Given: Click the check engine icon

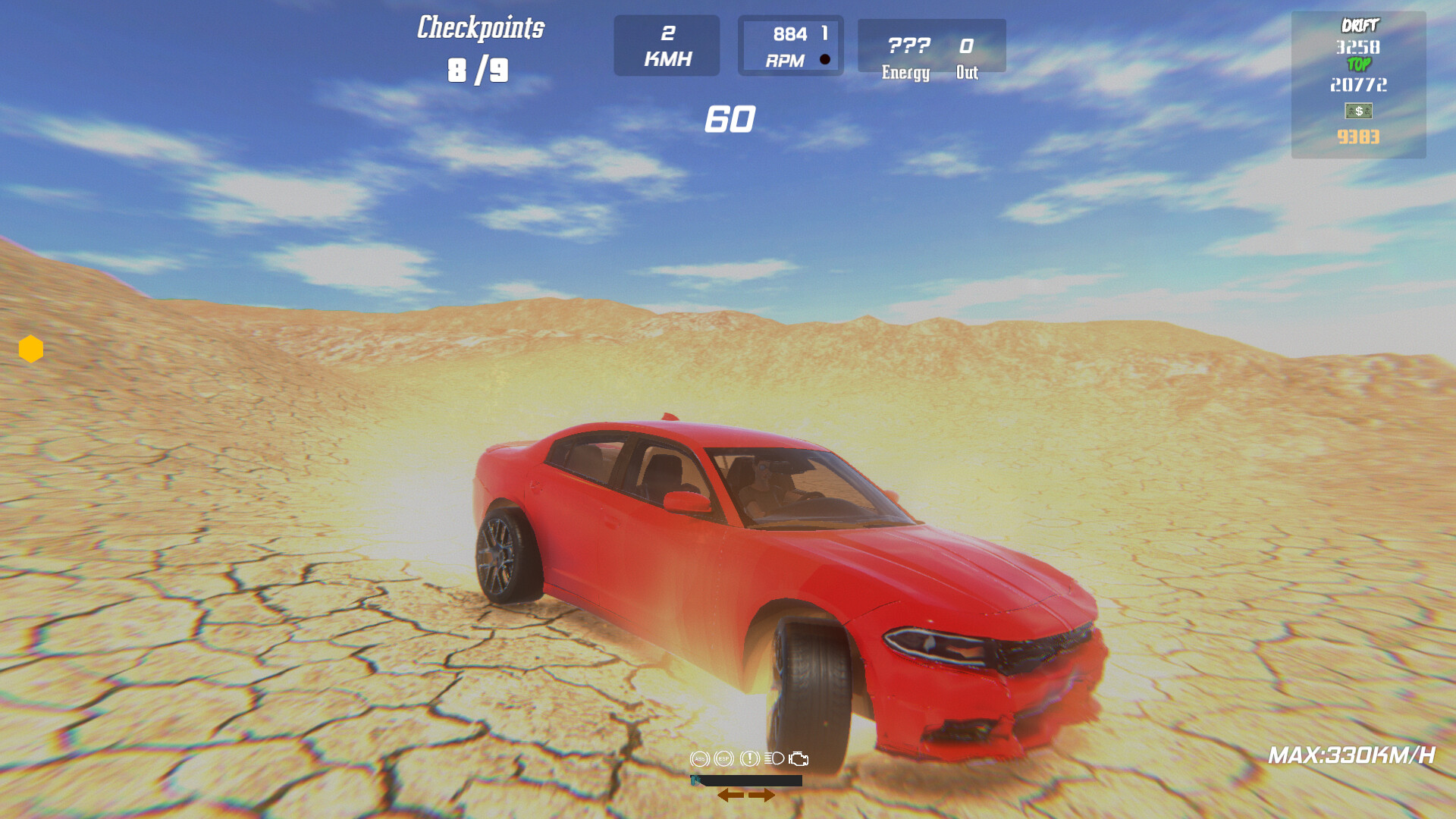Looking at the screenshot, I should (799, 758).
